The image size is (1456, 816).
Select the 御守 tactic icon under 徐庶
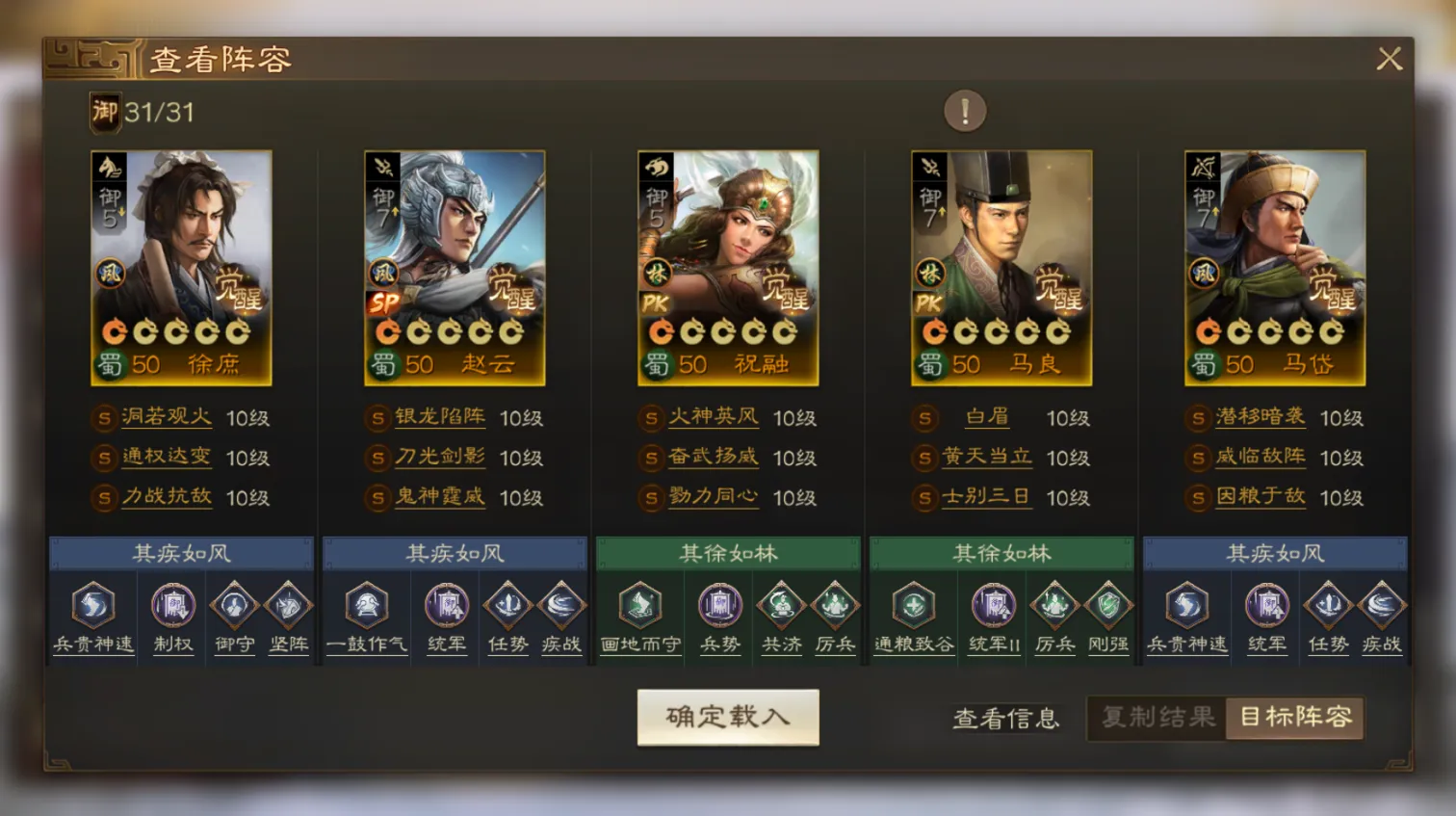point(234,607)
